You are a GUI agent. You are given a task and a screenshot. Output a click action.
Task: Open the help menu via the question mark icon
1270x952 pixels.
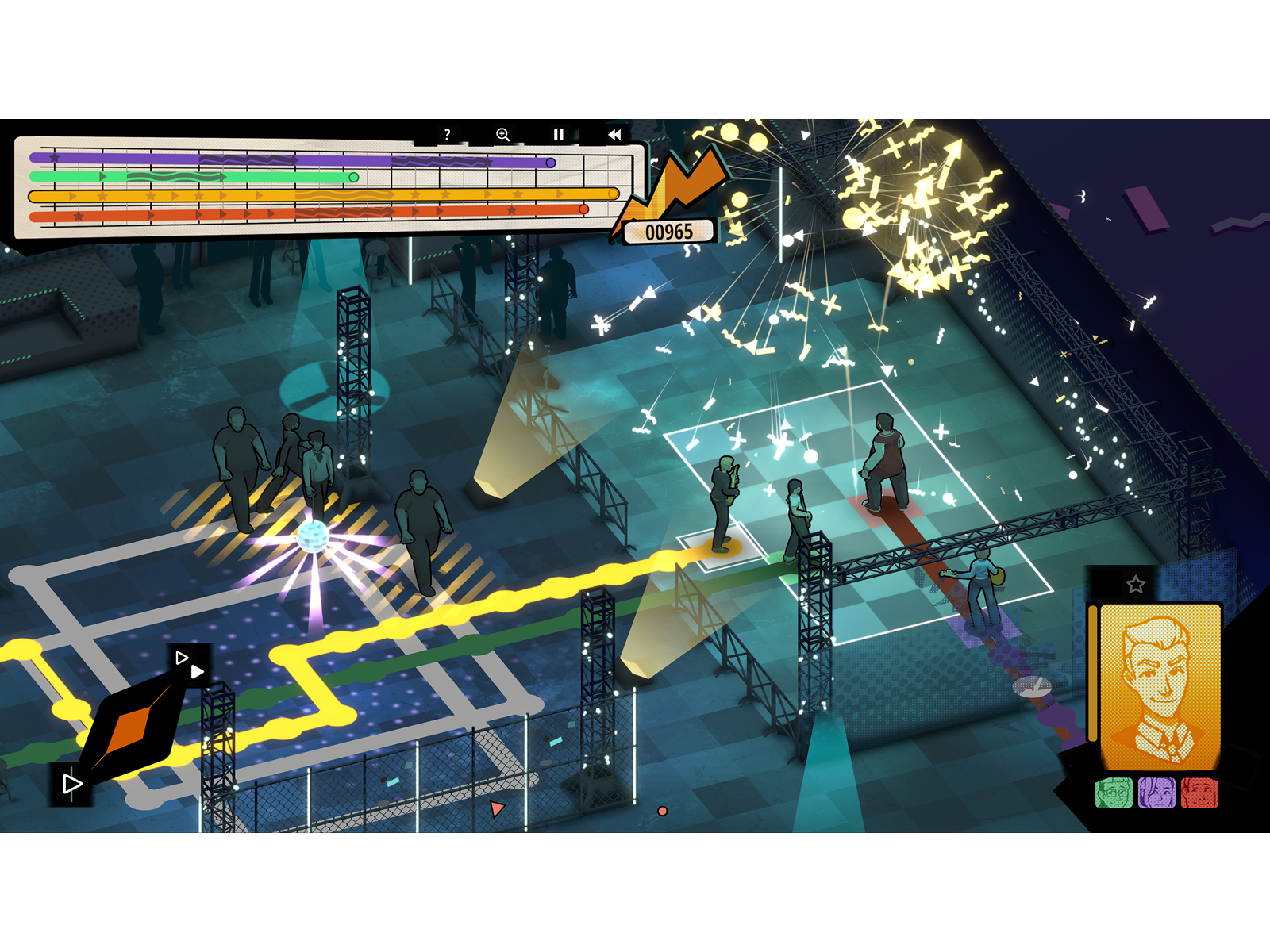tap(447, 134)
